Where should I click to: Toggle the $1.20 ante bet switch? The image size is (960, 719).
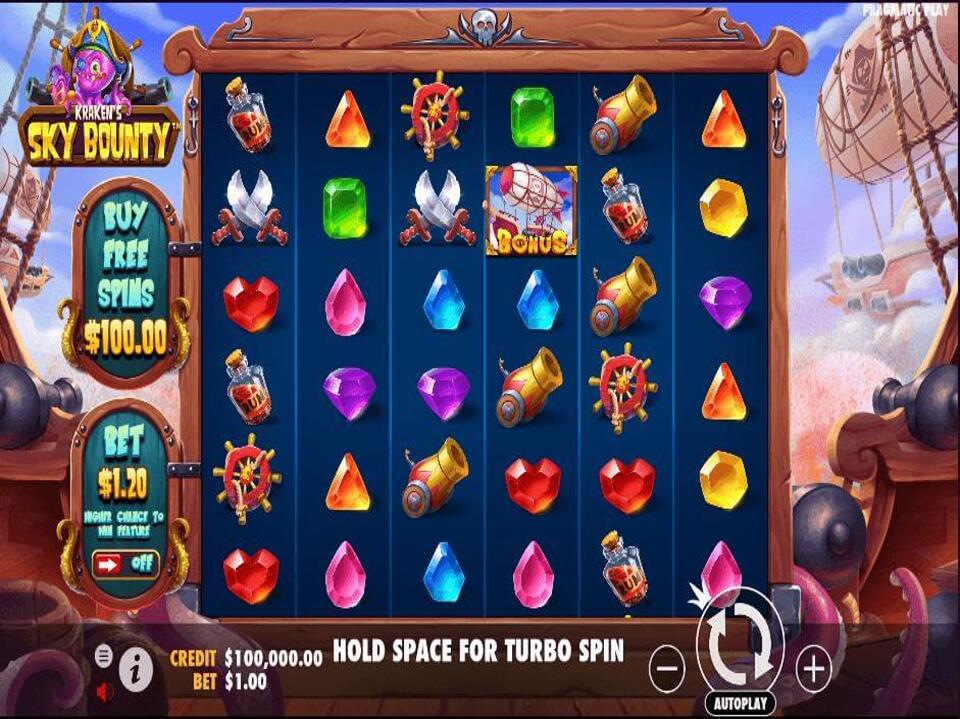point(126,562)
